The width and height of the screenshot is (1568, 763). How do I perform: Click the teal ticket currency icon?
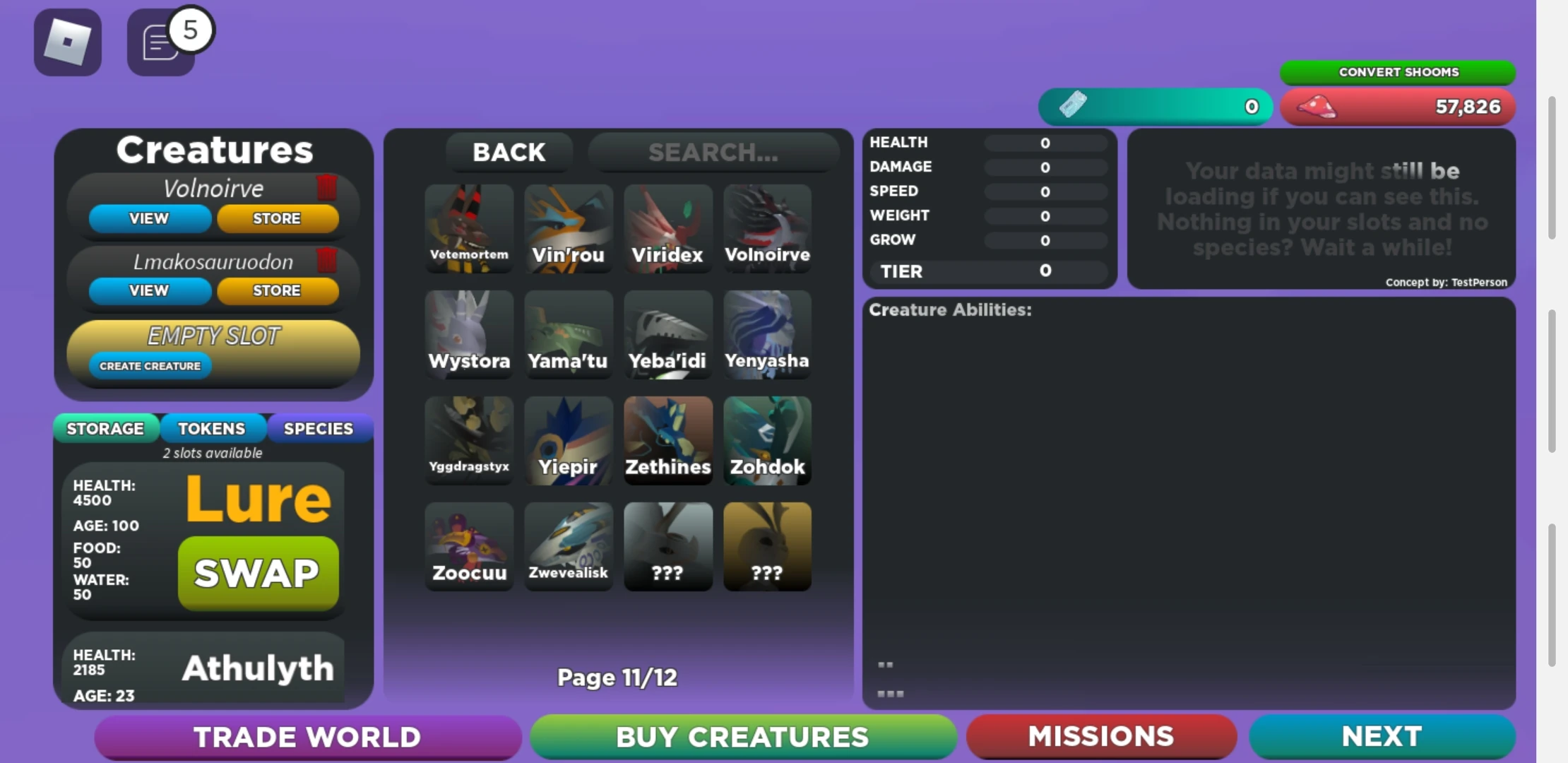[1074, 106]
